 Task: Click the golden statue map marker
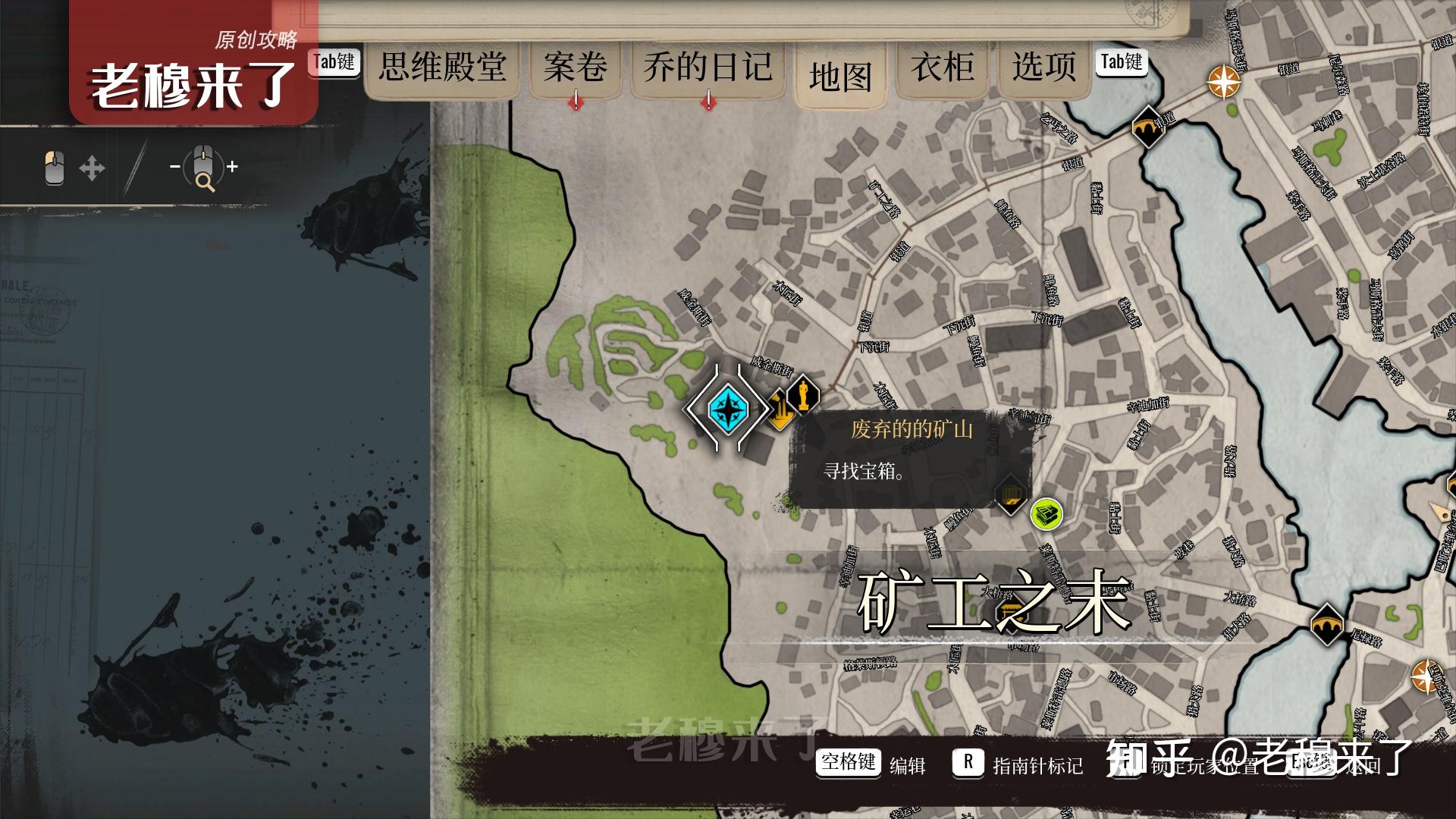pyautogui.click(x=802, y=394)
